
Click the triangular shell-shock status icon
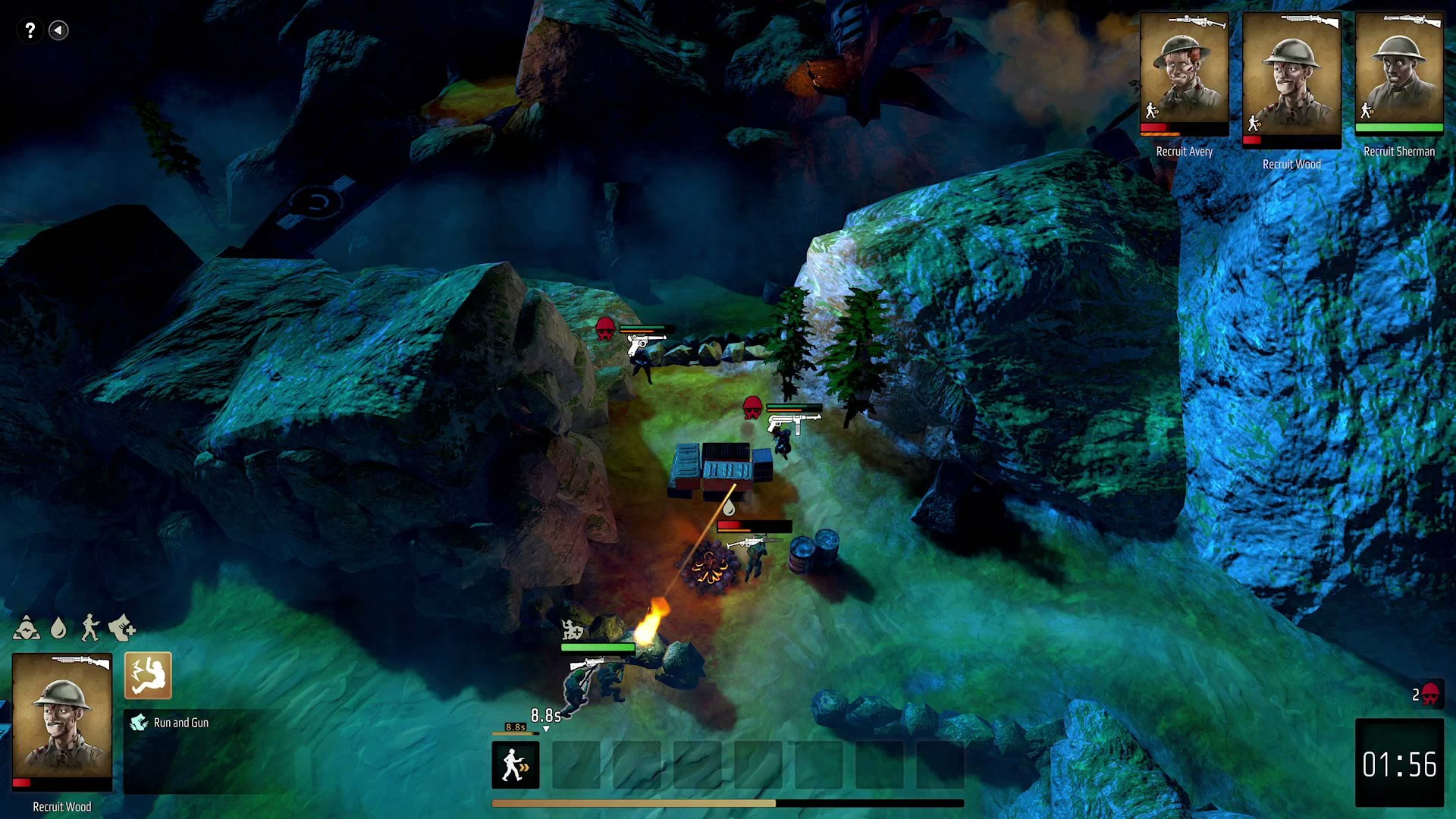[27, 628]
